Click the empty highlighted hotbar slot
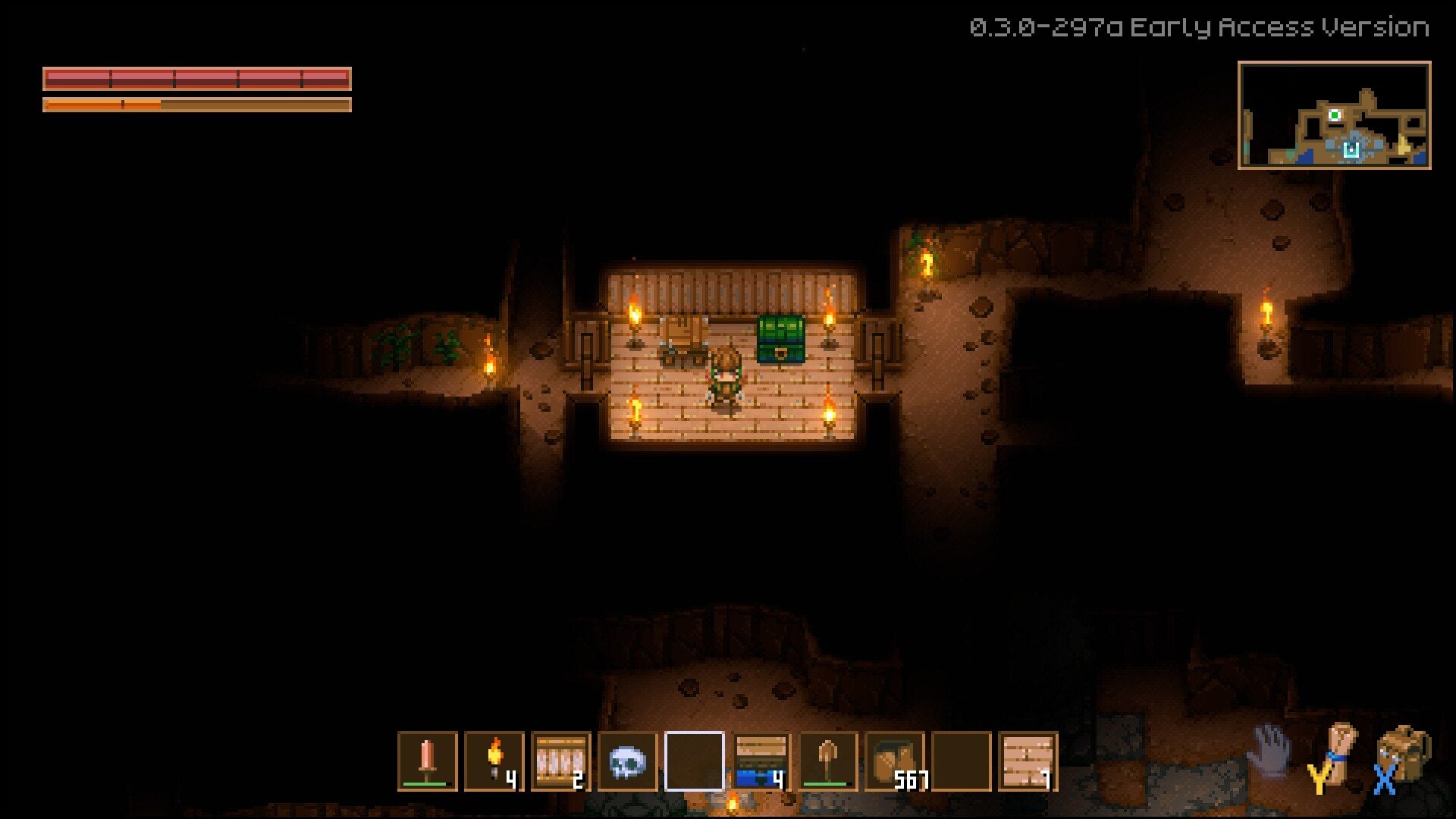The height and width of the screenshot is (819, 1456). point(692,762)
